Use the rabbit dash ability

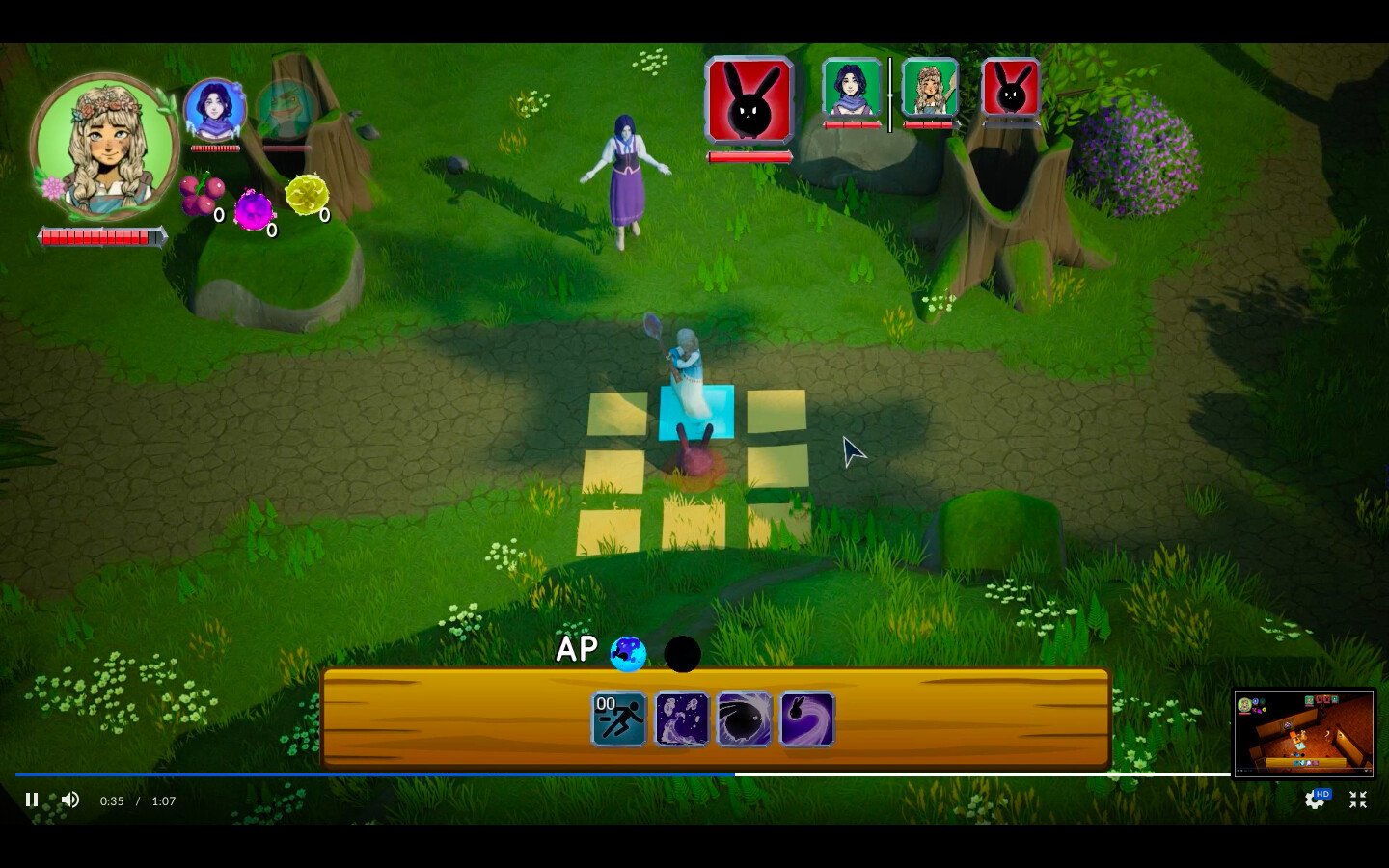[806, 719]
